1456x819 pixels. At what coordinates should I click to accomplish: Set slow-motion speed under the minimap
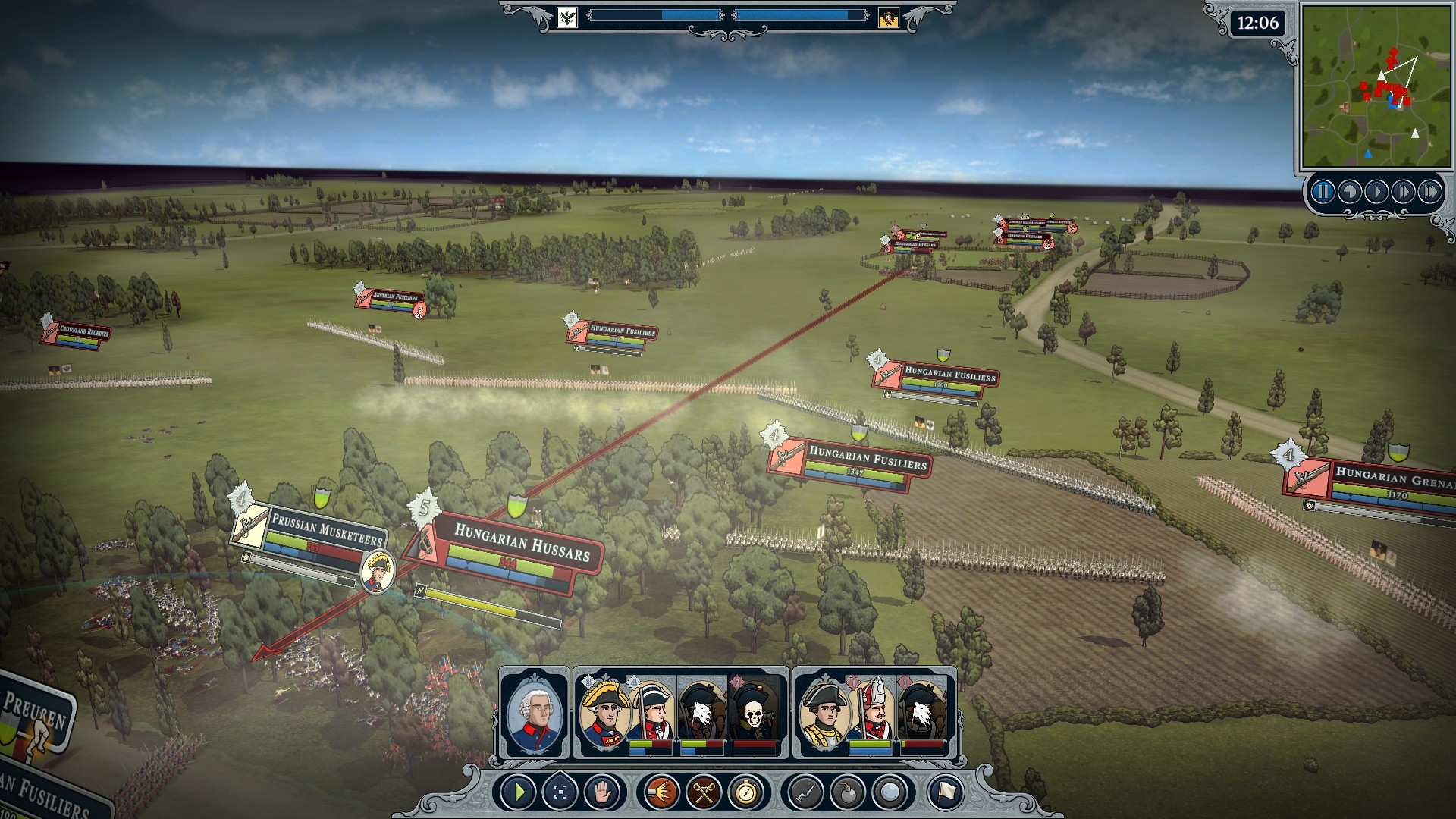pos(1349,192)
